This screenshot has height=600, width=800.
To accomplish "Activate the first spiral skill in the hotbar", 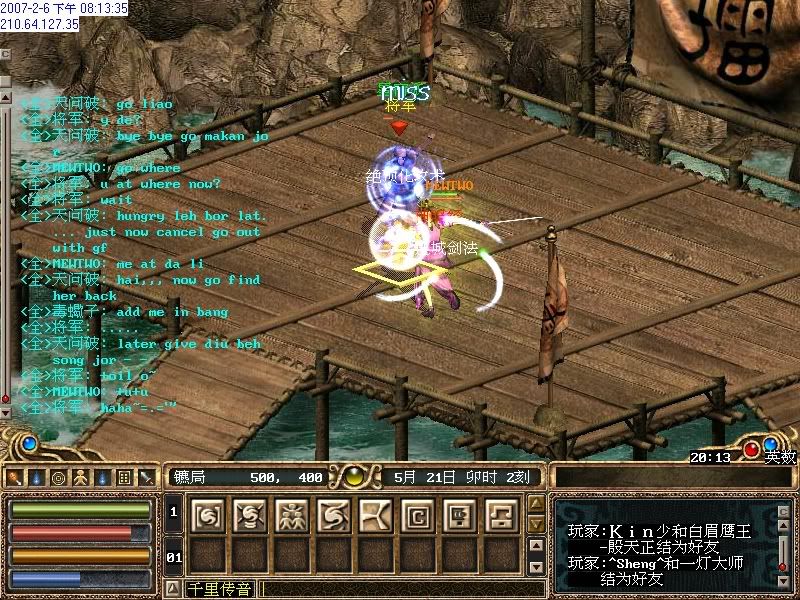I will pos(206,515).
